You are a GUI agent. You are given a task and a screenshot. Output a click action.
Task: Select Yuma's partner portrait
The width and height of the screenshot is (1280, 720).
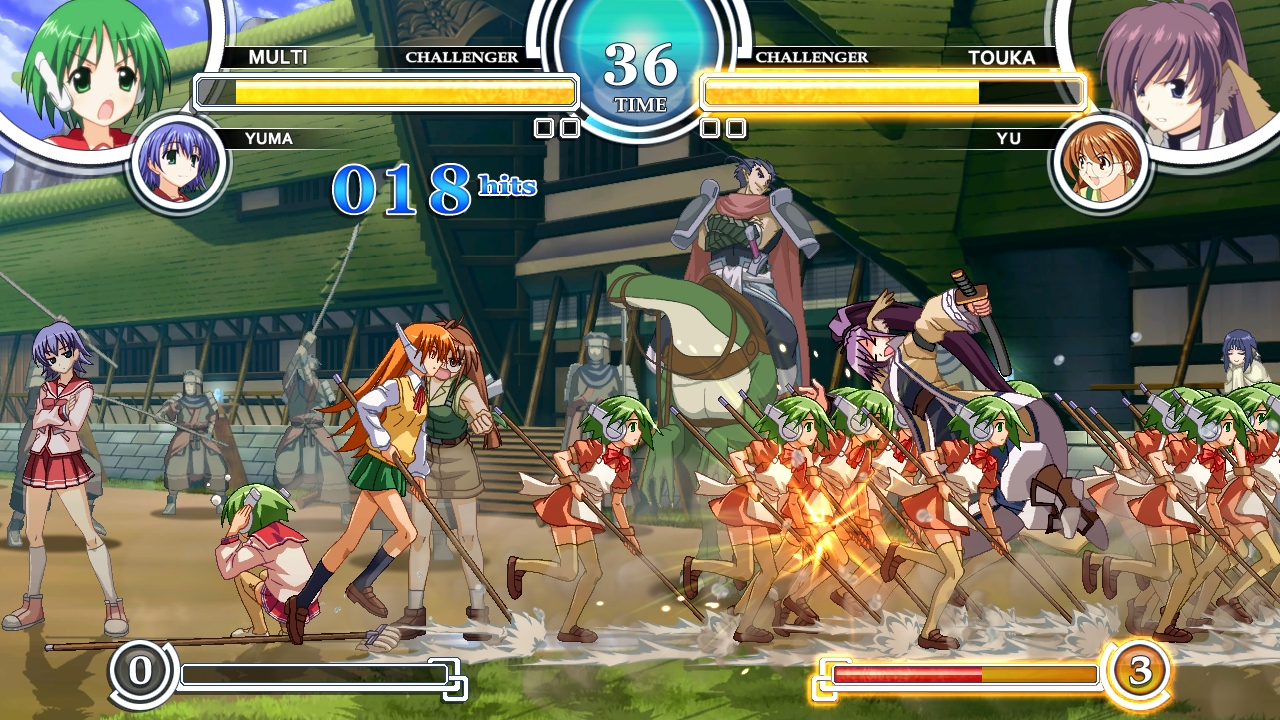(x=179, y=162)
